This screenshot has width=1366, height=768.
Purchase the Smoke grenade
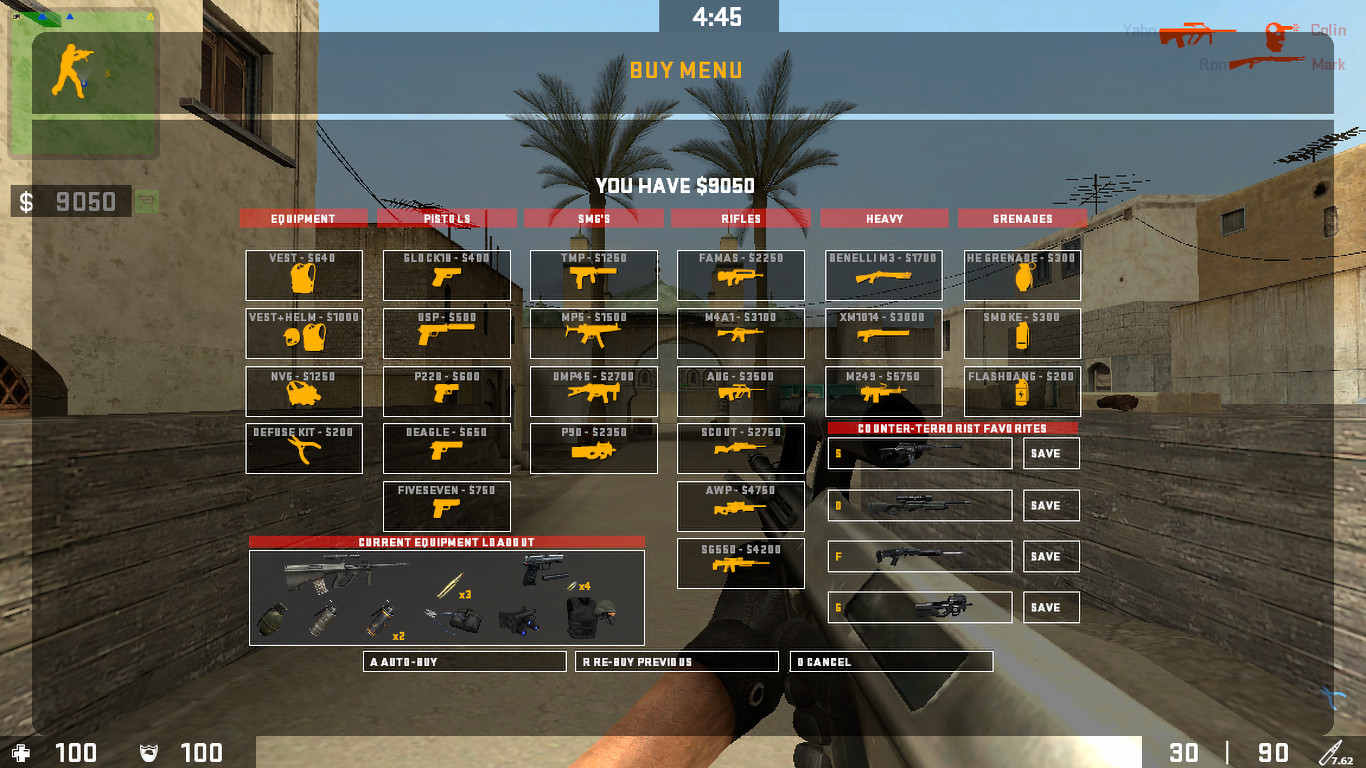1021,333
